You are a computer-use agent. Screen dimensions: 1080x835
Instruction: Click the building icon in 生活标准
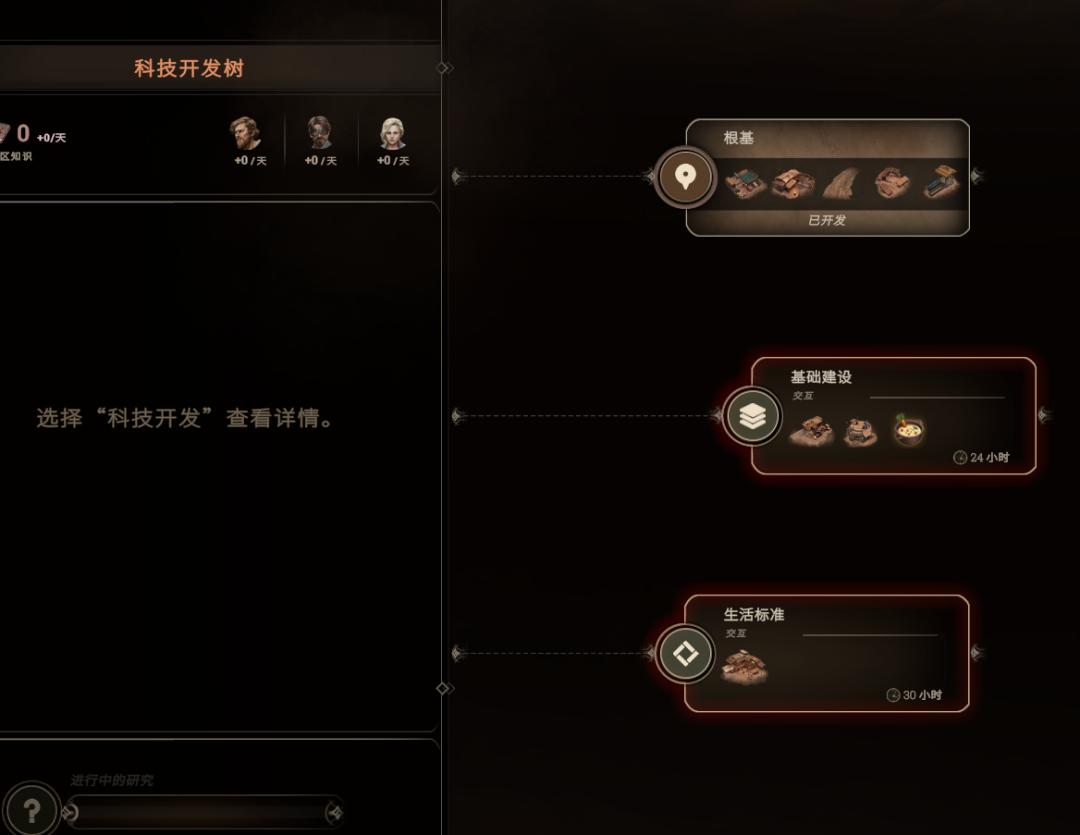tap(745, 665)
